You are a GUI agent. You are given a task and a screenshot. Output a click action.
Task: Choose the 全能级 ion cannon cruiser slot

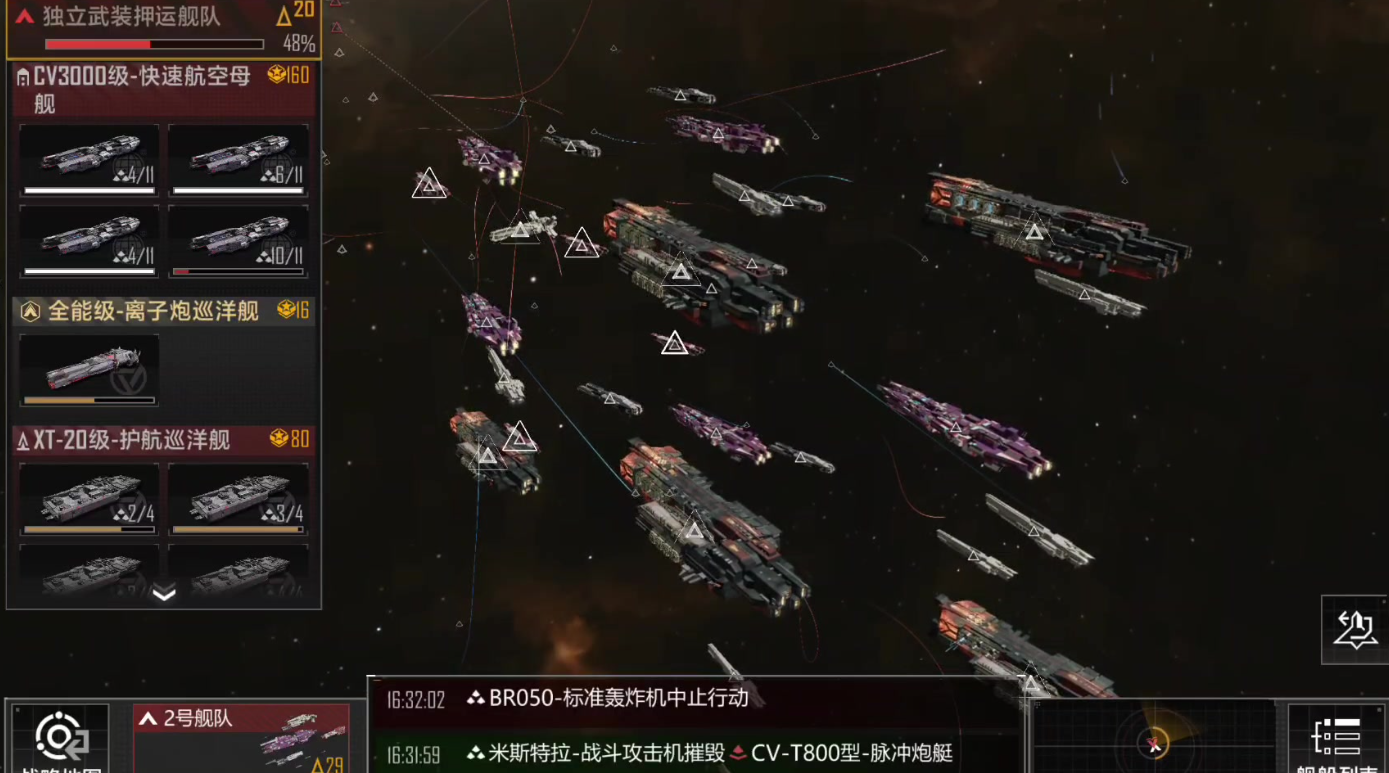coord(89,370)
